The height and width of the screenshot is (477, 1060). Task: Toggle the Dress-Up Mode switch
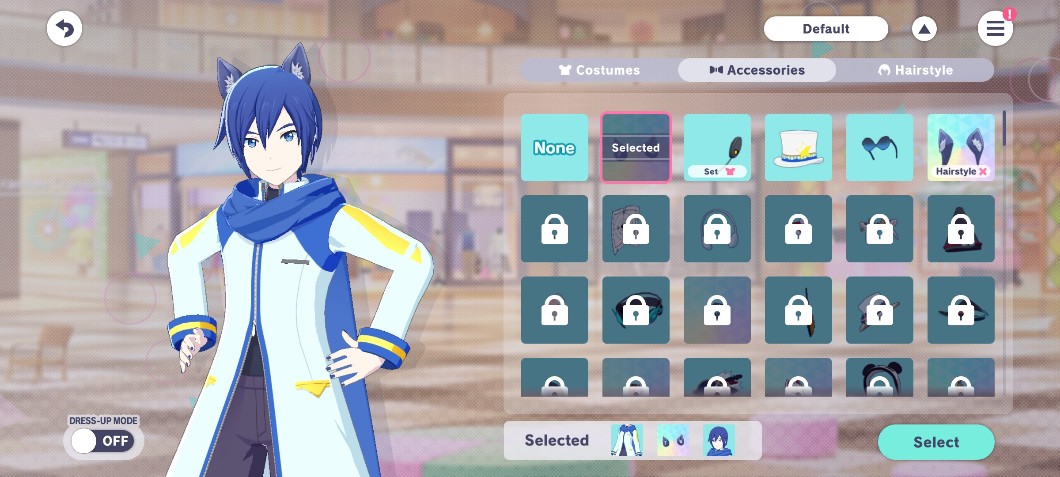coord(103,440)
